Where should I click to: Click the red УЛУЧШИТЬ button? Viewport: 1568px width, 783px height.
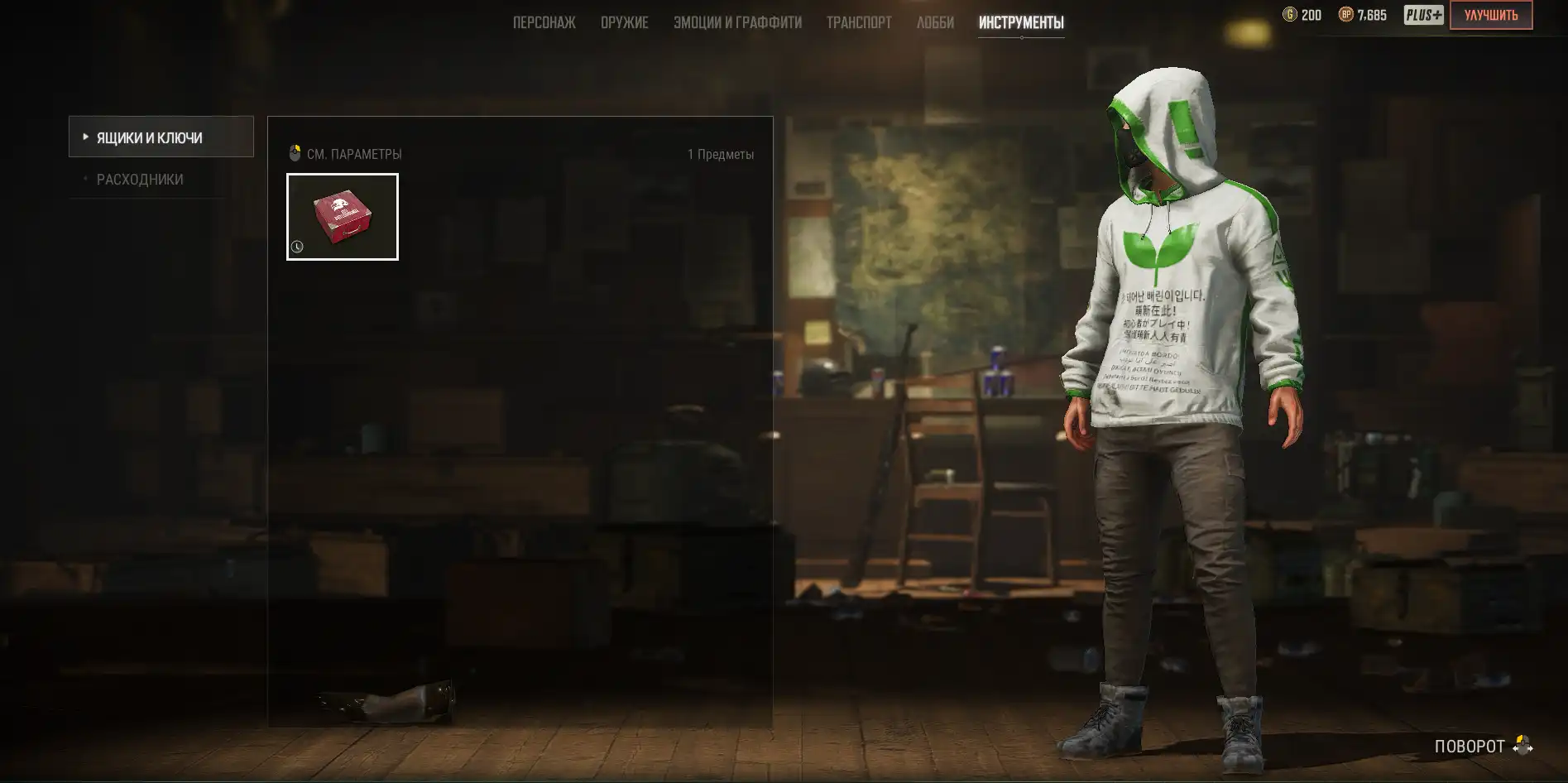point(1490,15)
